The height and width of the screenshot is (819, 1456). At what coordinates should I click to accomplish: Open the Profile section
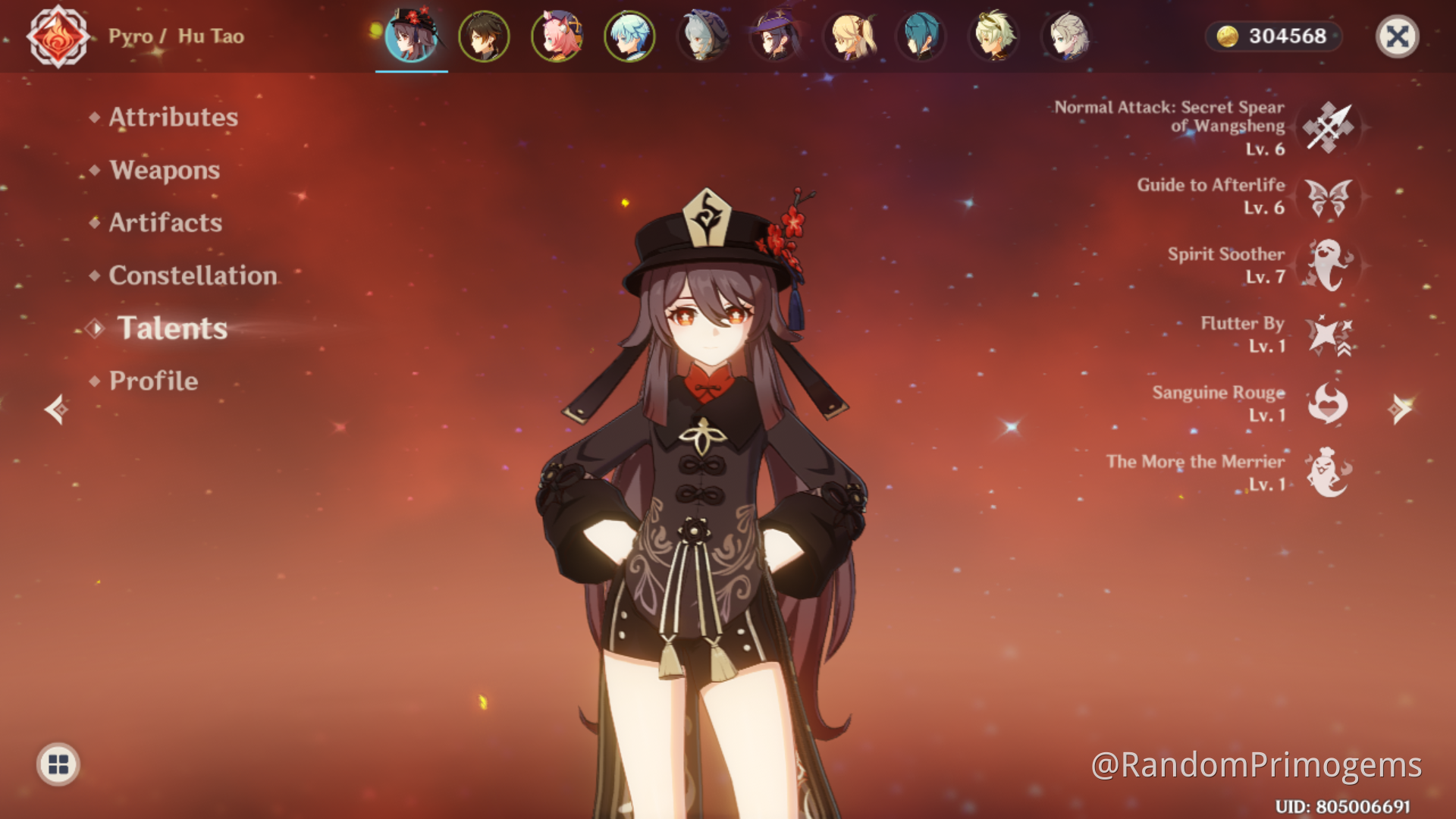coord(153,381)
